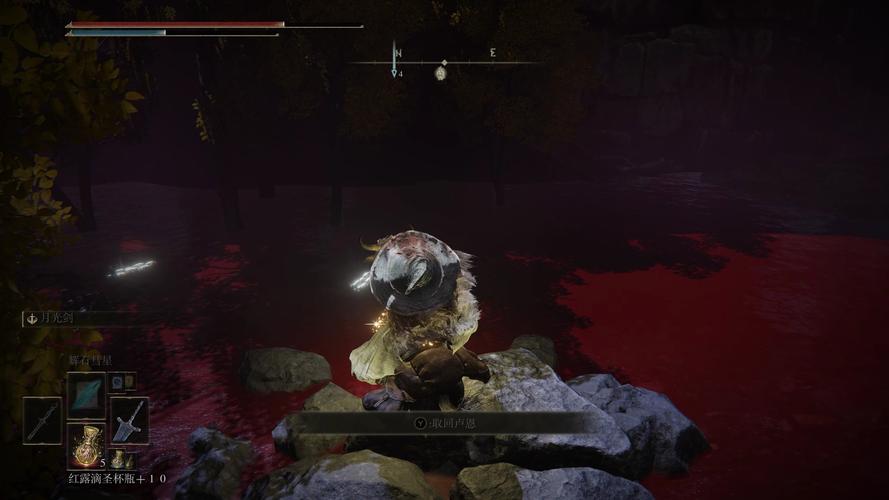Viewport: 889px width, 500px height.
Task: Select the retrieve runes prompt bar
Action: 444,423
